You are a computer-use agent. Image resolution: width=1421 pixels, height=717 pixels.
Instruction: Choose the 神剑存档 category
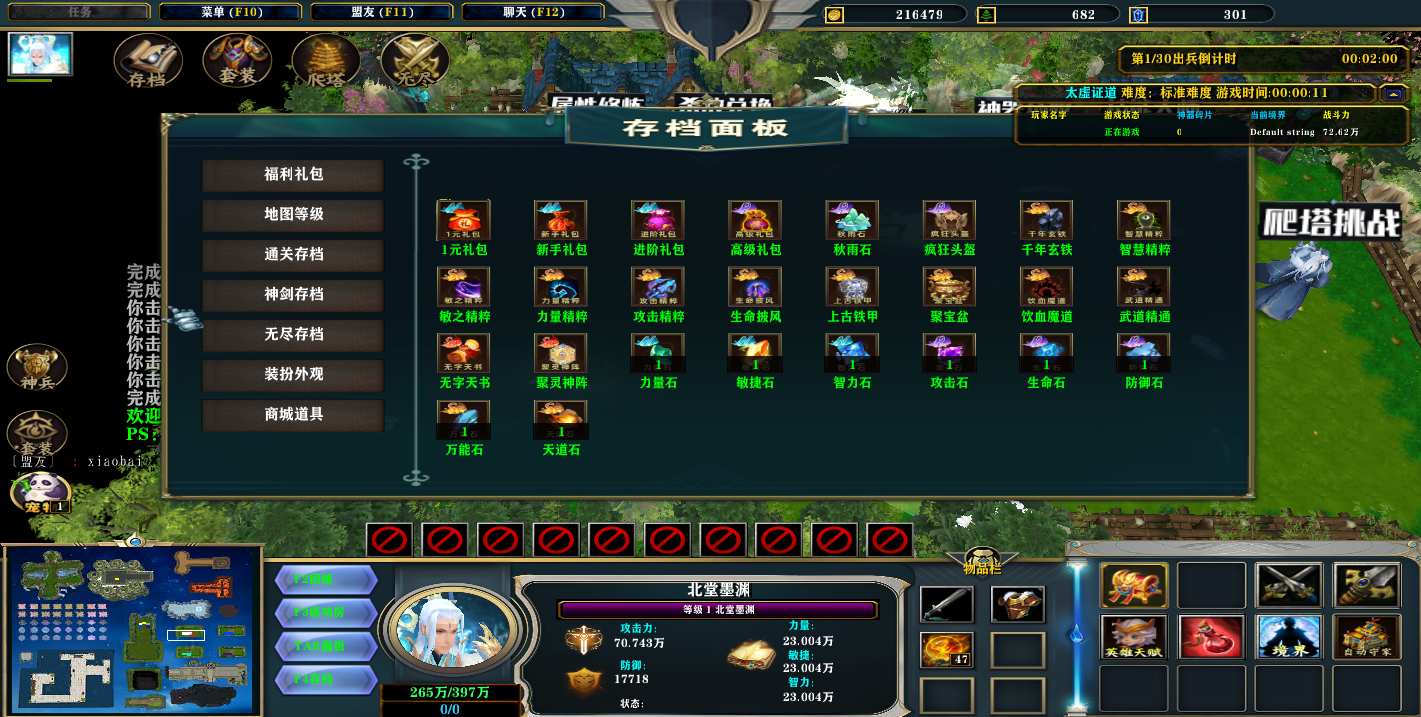click(293, 295)
